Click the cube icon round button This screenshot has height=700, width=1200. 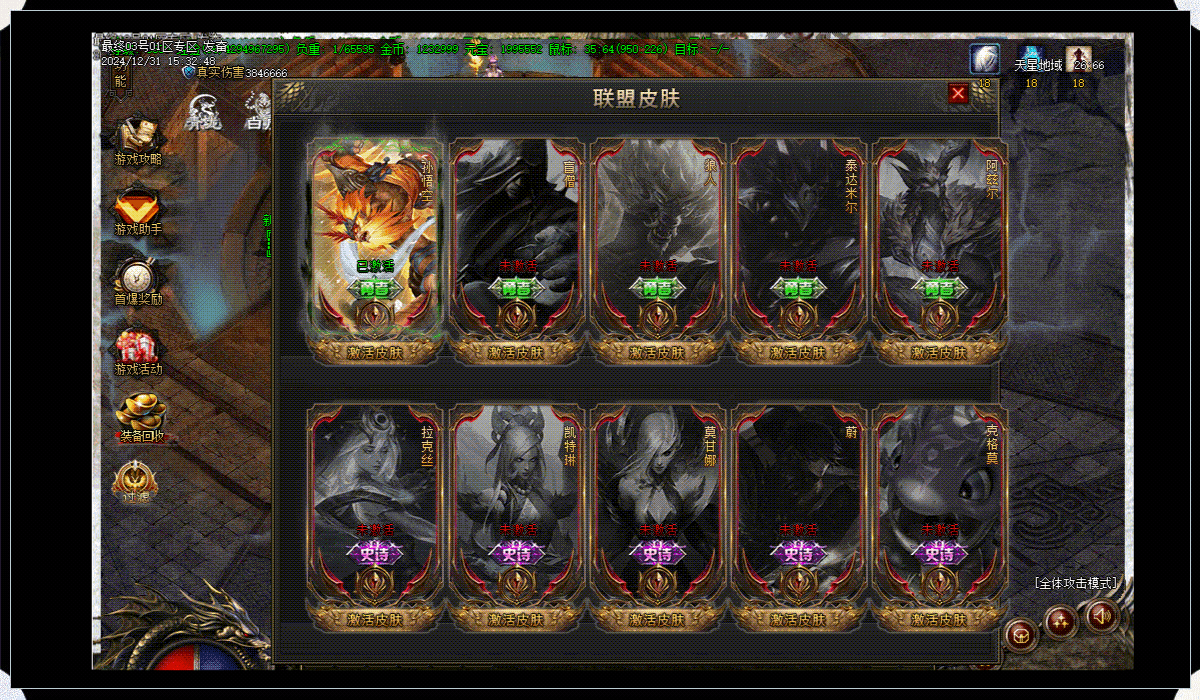(1022, 634)
